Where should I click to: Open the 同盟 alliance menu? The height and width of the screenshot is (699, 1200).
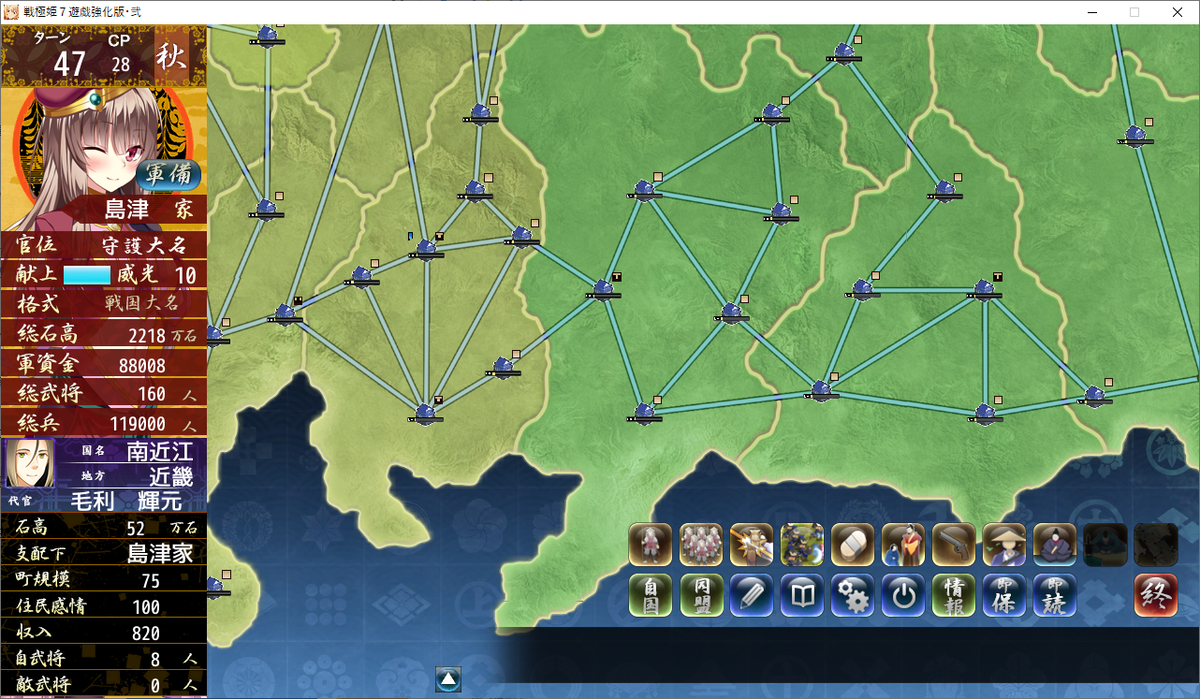701,595
